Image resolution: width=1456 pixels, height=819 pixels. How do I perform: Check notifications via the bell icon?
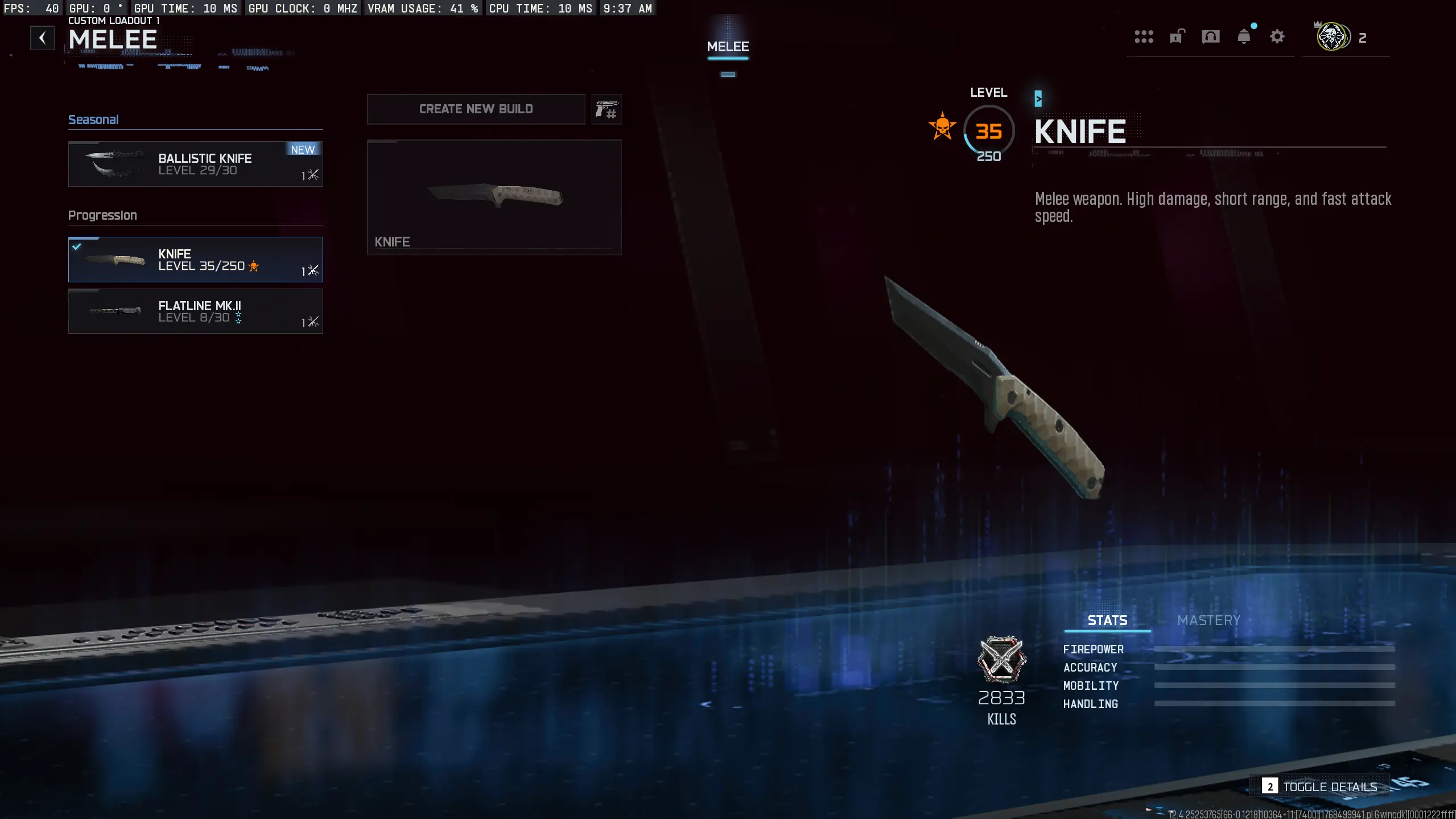[1244, 36]
